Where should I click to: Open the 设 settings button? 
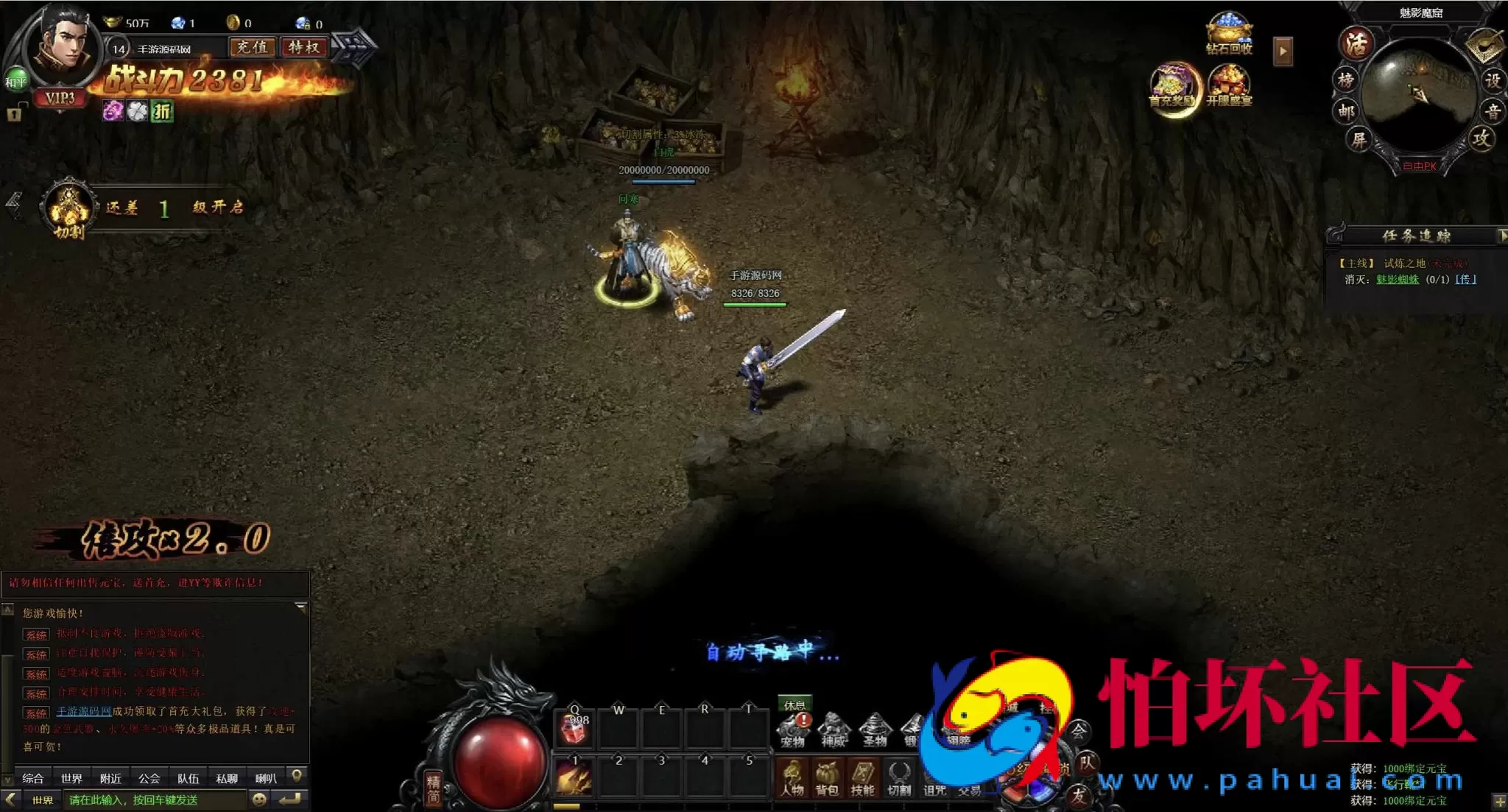tap(1493, 80)
